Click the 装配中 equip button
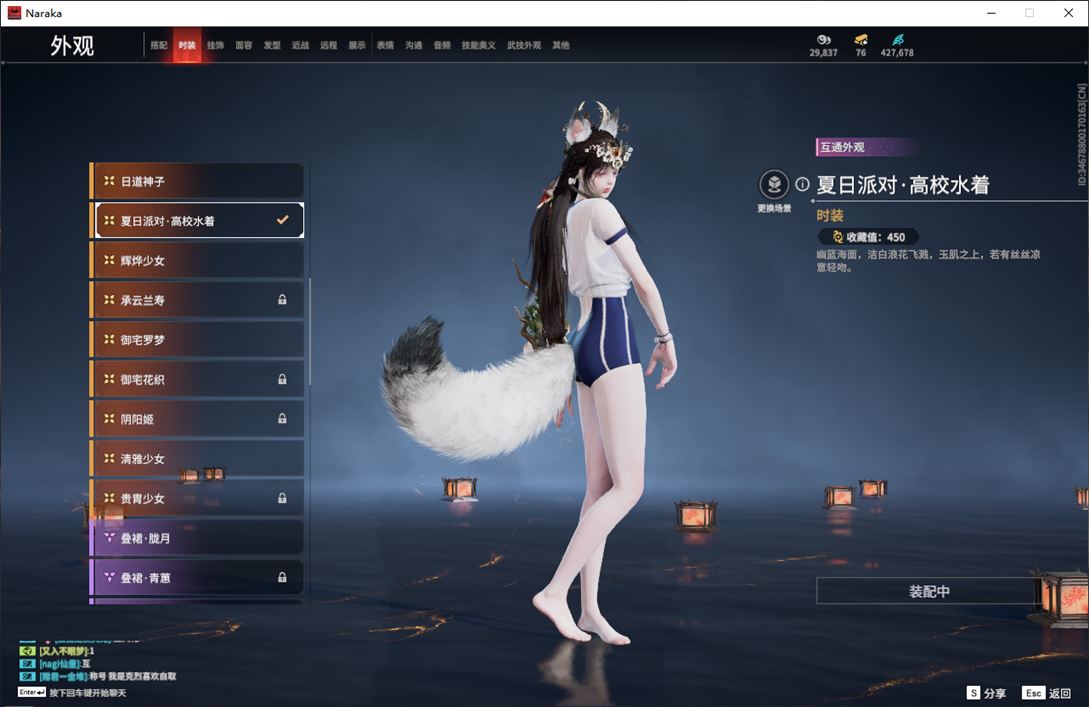The width and height of the screenshot is (1089, 707). (x=928, y=592)
